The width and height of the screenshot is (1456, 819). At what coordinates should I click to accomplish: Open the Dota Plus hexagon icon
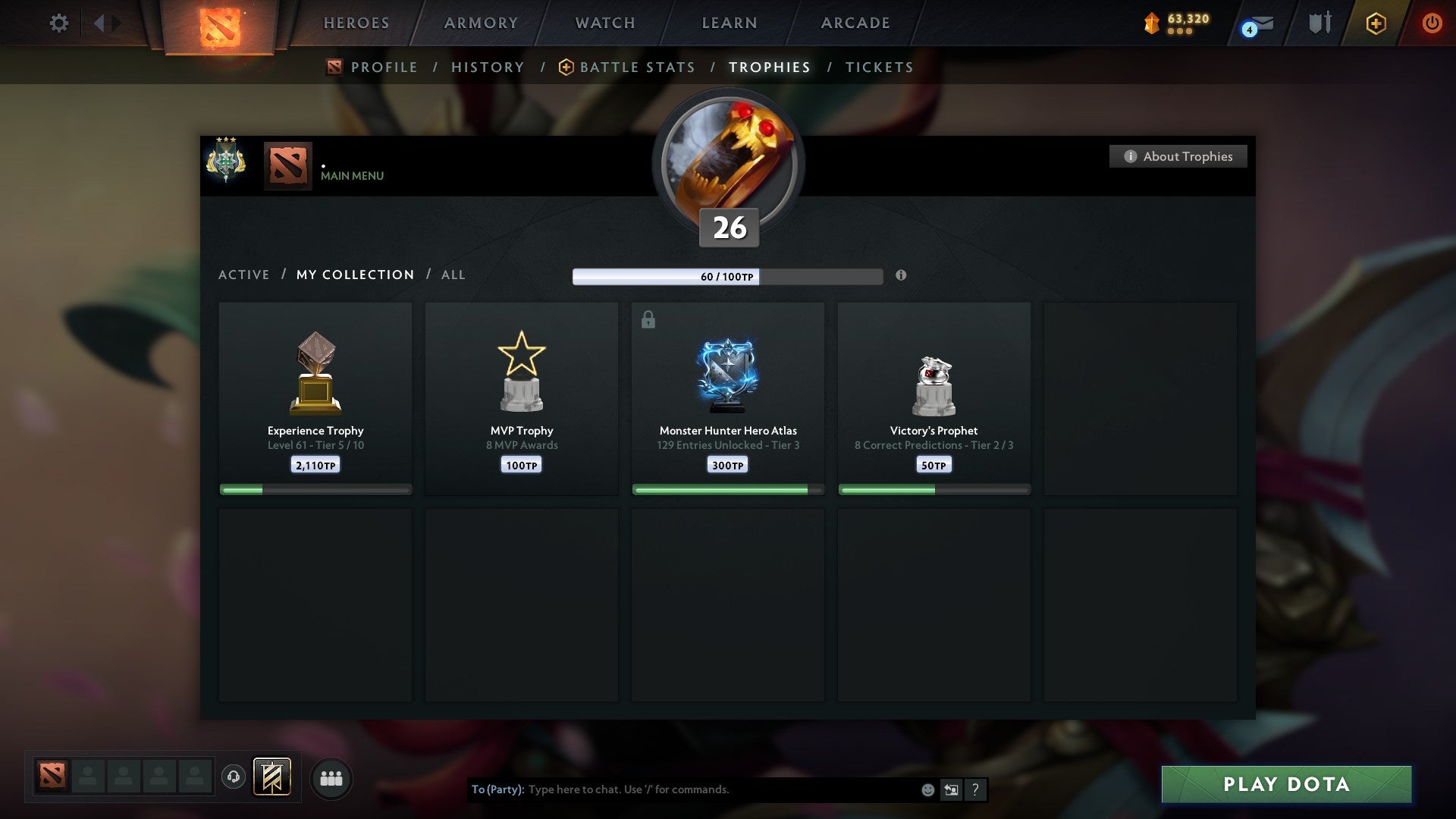coord(1375,23)
